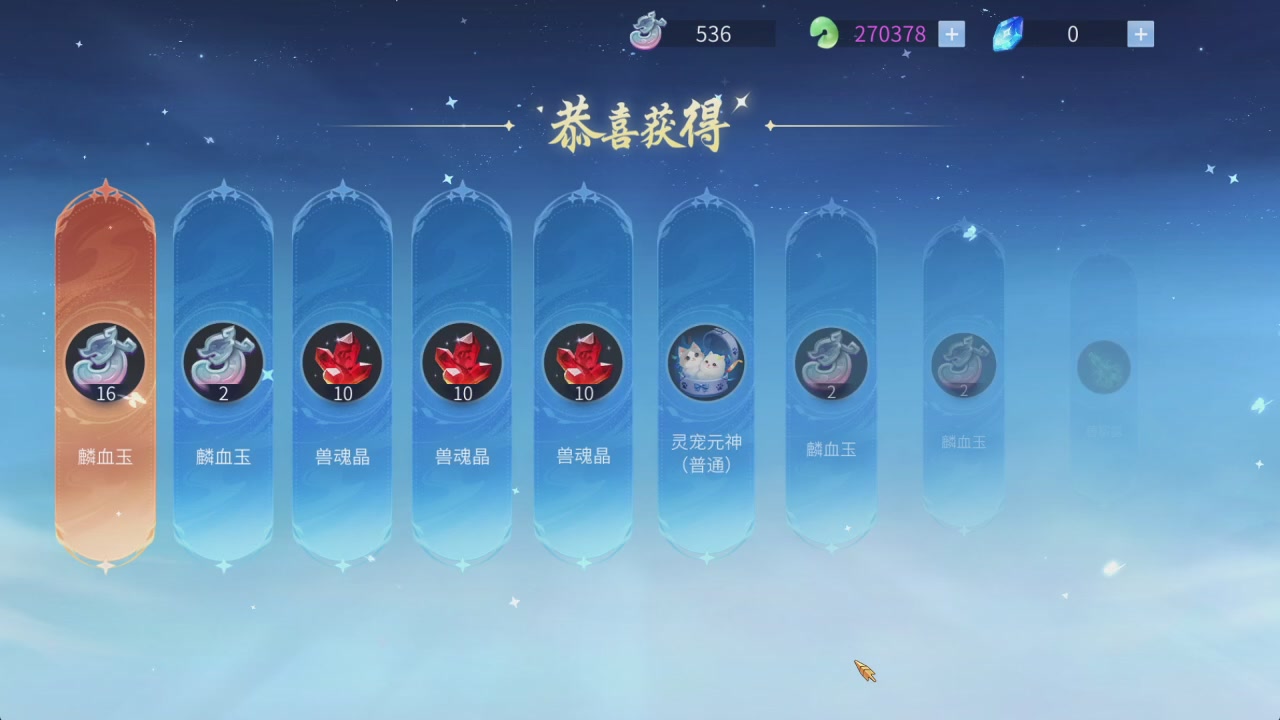Viewport: 1280px width, 720px height.
Task: Select the first red 兽魂晶 crystal icon
Action: pyautogui.click(x=343, y=364)
